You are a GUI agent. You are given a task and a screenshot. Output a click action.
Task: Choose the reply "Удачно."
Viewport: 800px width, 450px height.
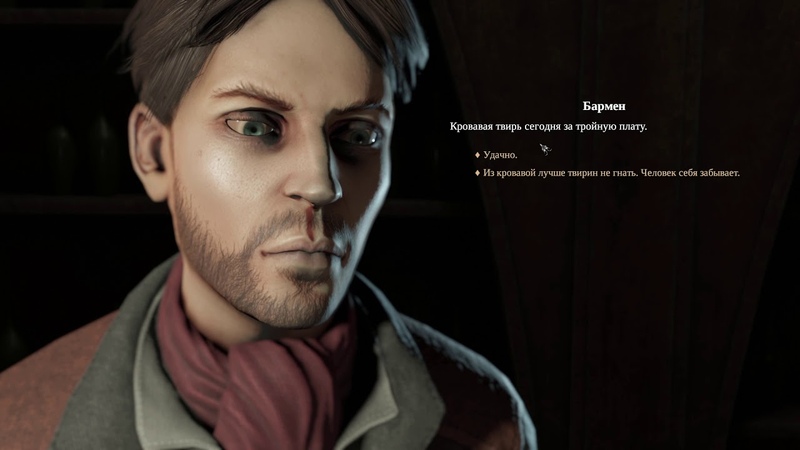500,155
